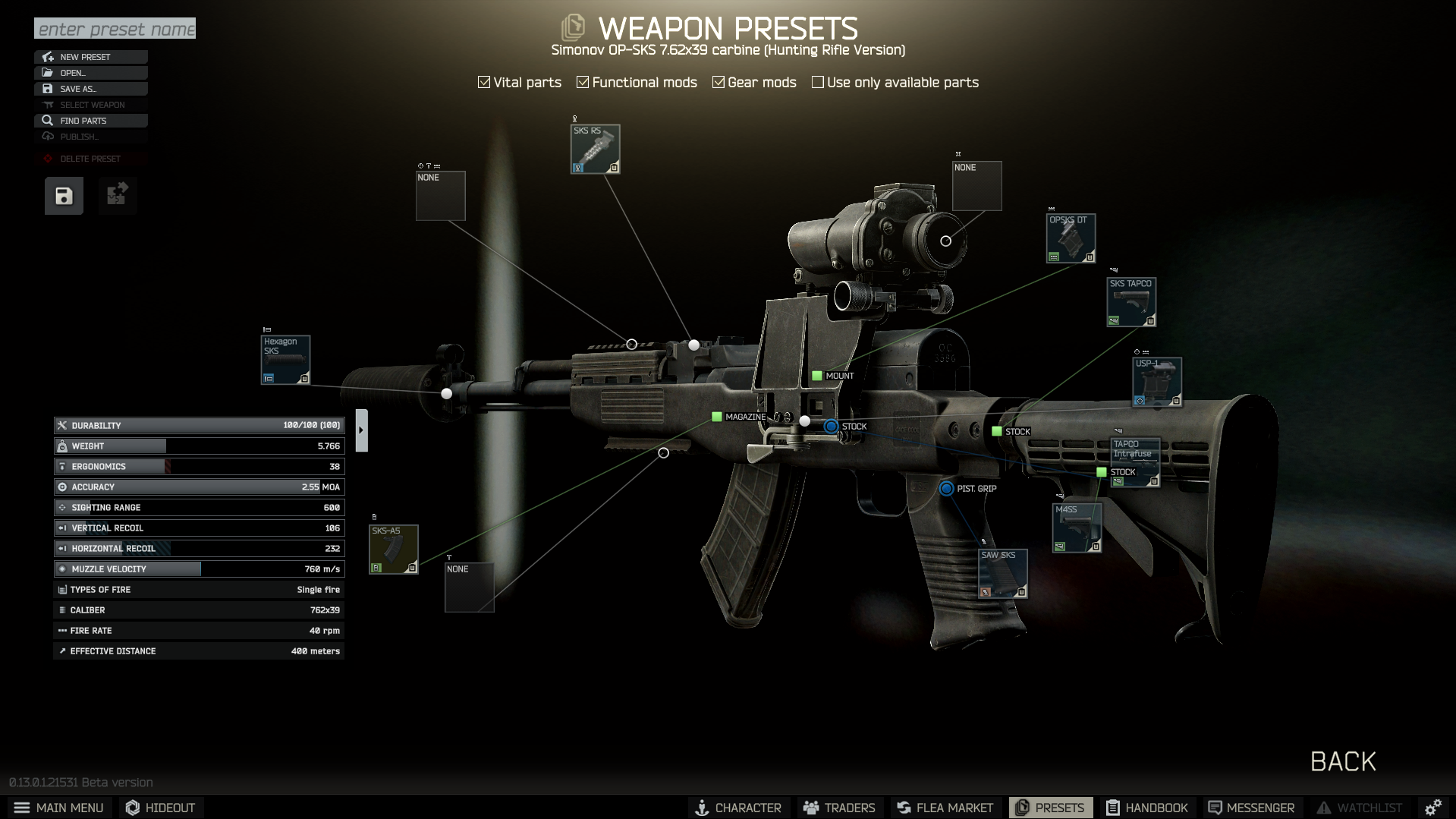
Task: Click the New Preset icon in the sidebar
Action: pyautogui.click(x=48, y=56)
